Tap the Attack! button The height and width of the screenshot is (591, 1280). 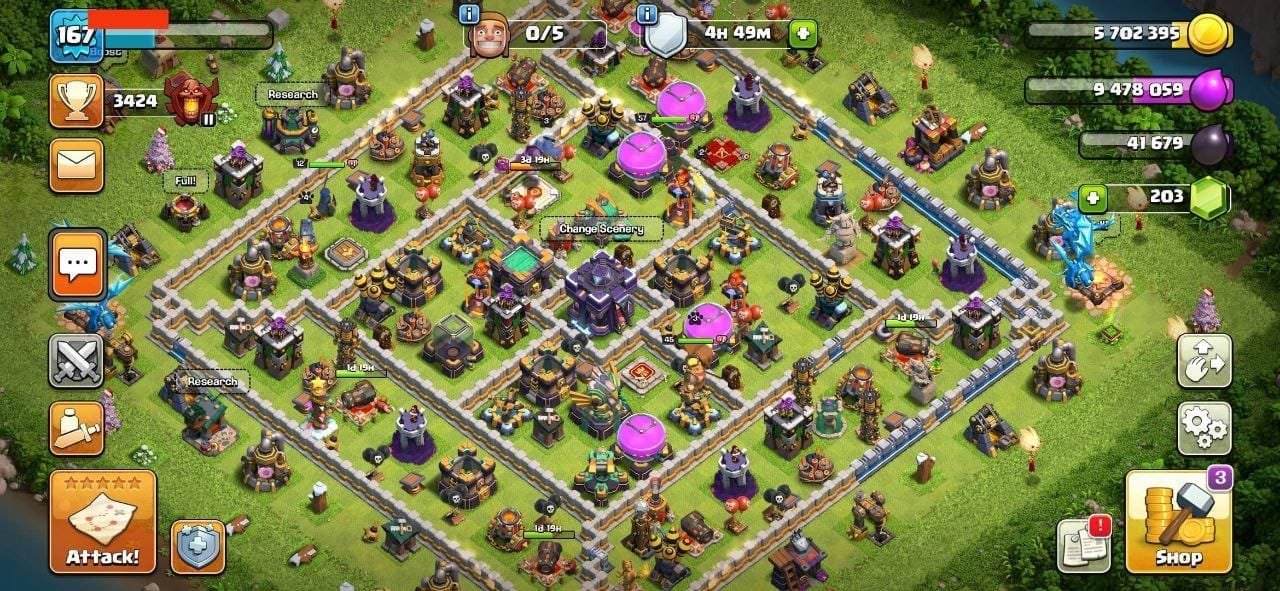click(103, 521)
